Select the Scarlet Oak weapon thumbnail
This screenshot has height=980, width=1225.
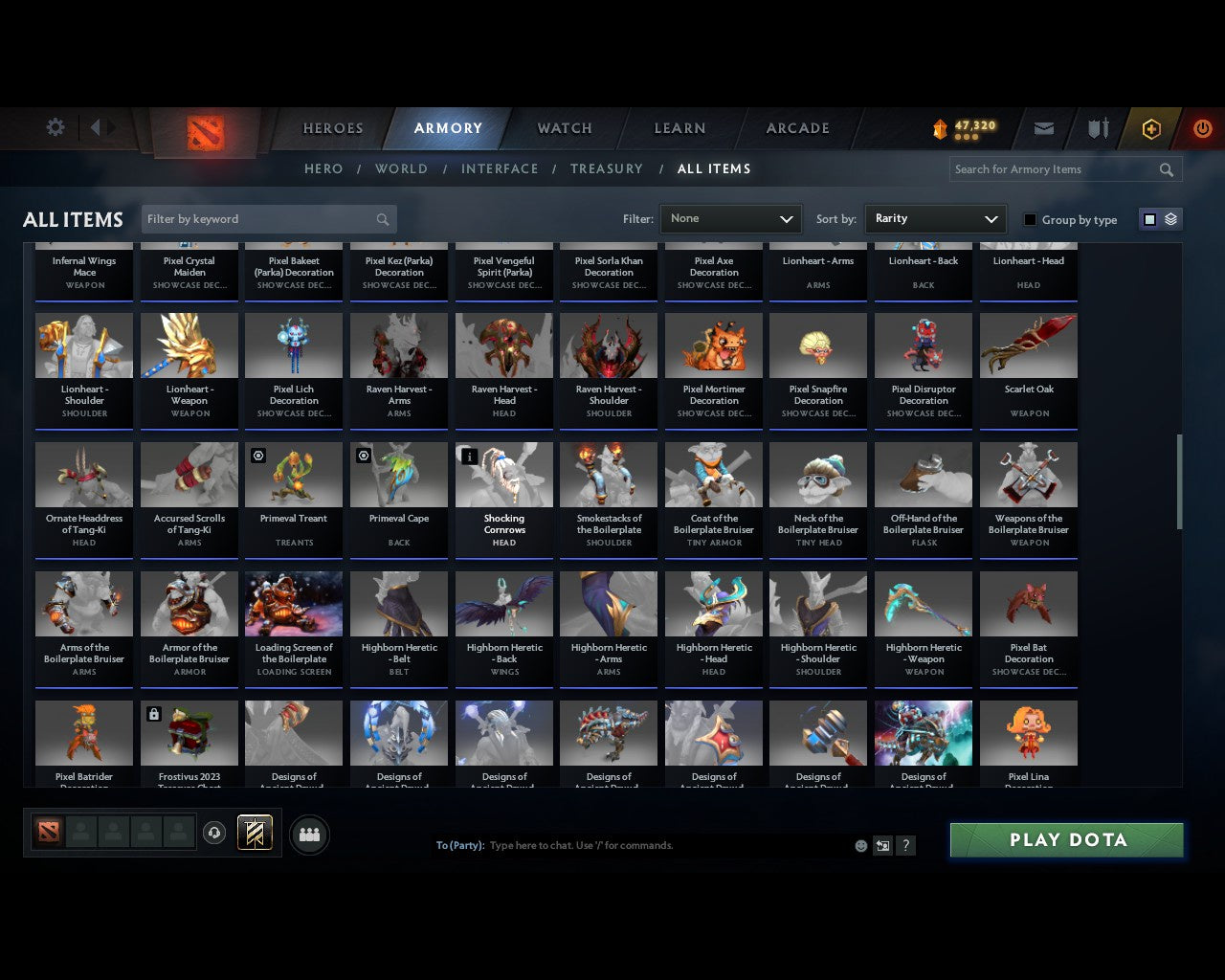[x=1028, y=345]
